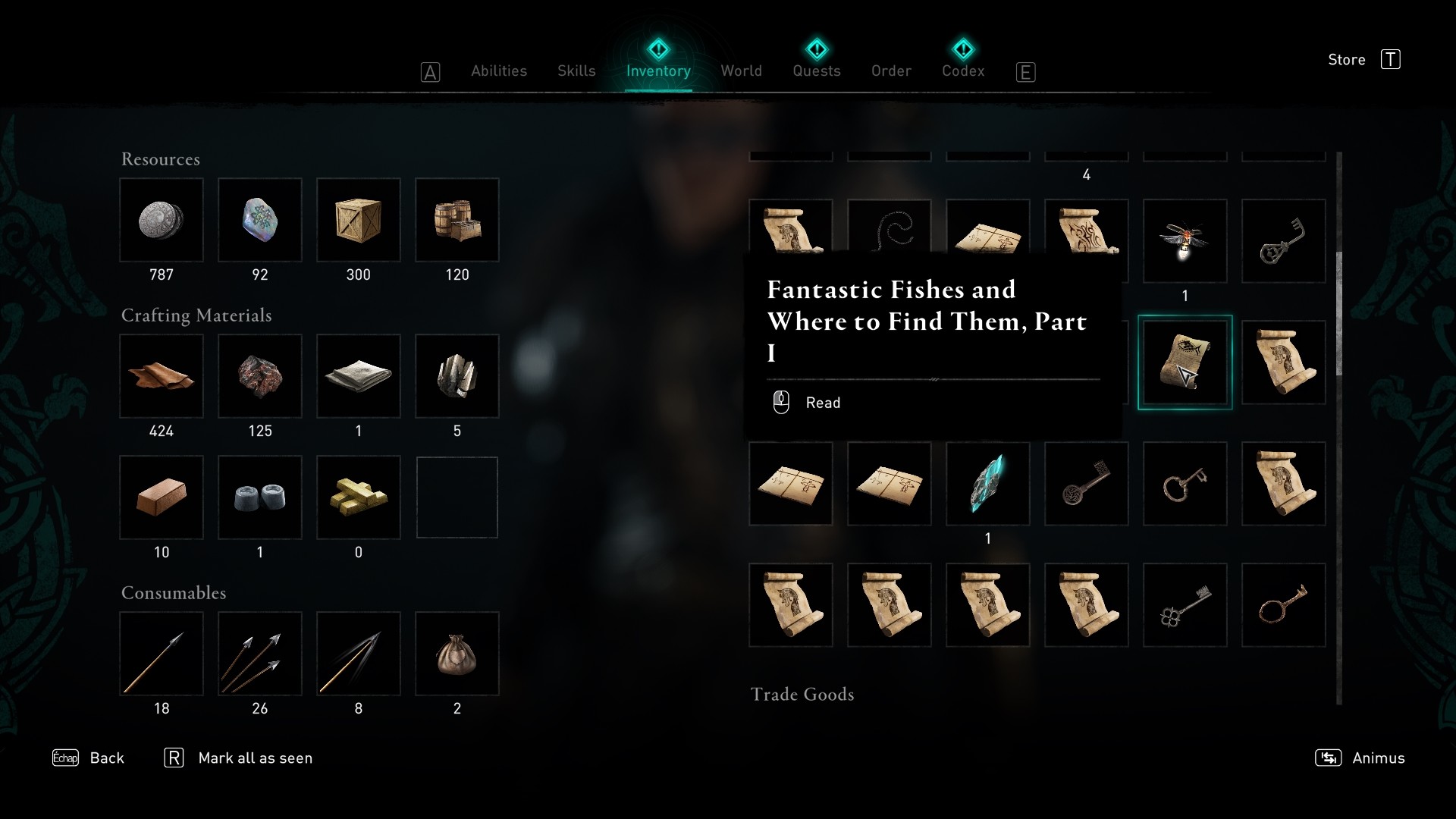Viewport: 1456px width, 819px height.
Task: Select the raw materials barrels icon
Action: [x=457, y=220]
